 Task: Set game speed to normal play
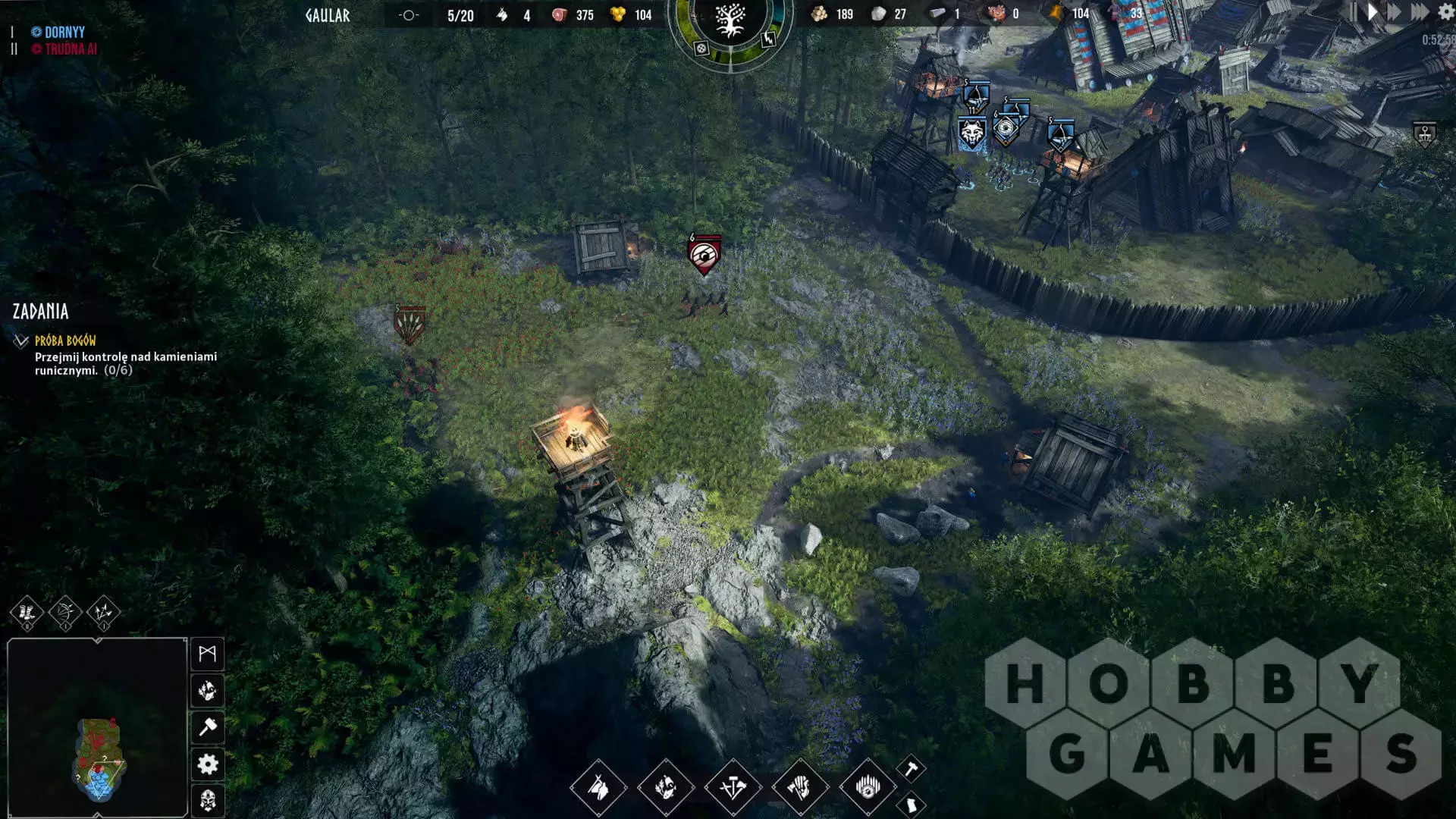click(x=1372, y=12)
